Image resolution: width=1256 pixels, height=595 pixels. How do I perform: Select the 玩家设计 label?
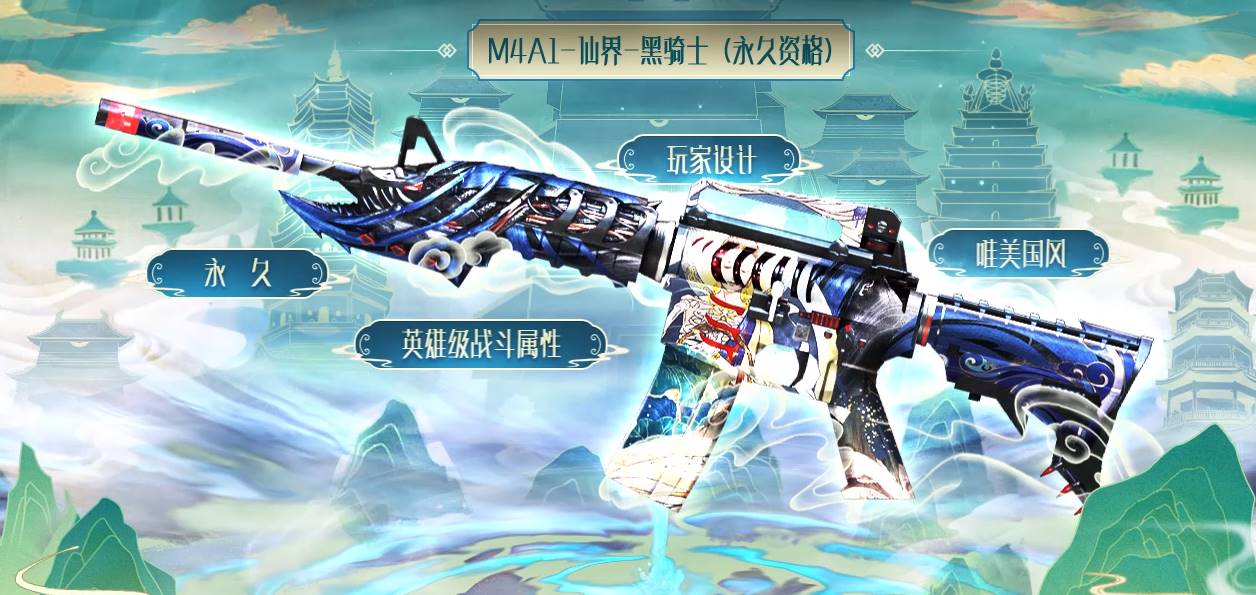[x=709, y=160]
